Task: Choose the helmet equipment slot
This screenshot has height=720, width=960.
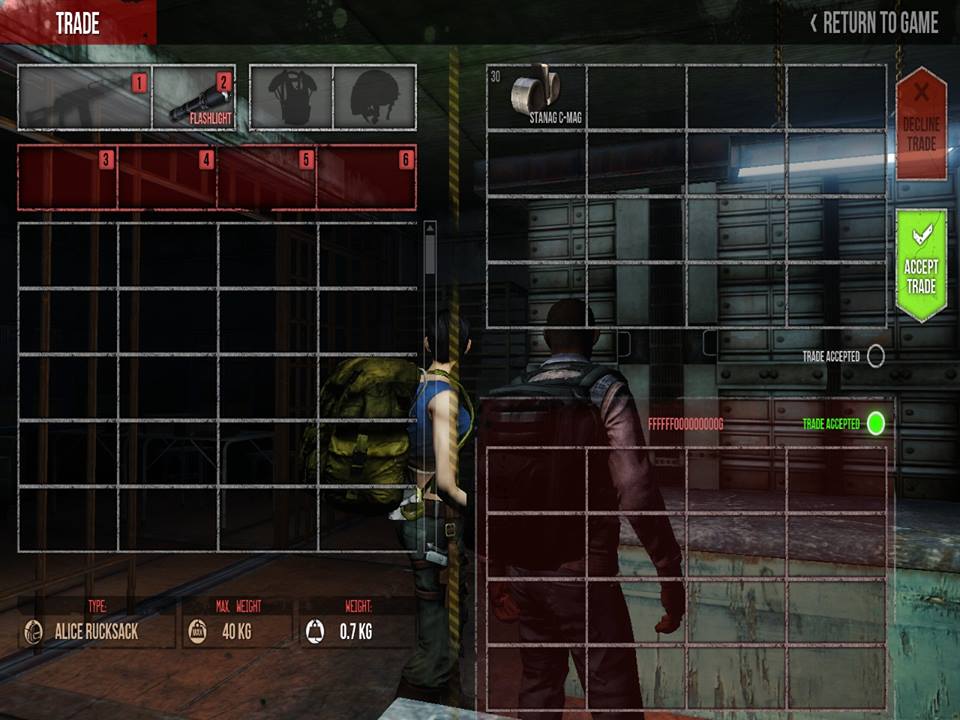Action: click(374, 98)
